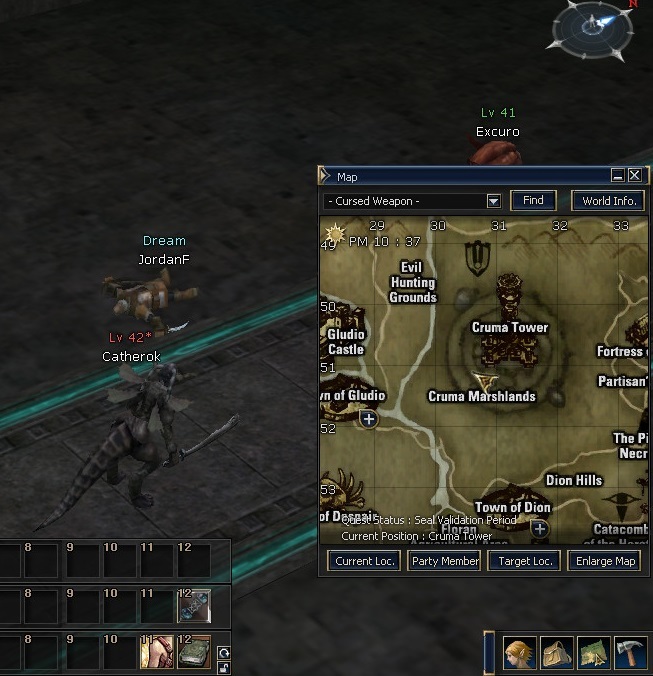This screenshot has width=653, height=676.
Task: Click the Target Loc. button
Action: coord(524,561)
